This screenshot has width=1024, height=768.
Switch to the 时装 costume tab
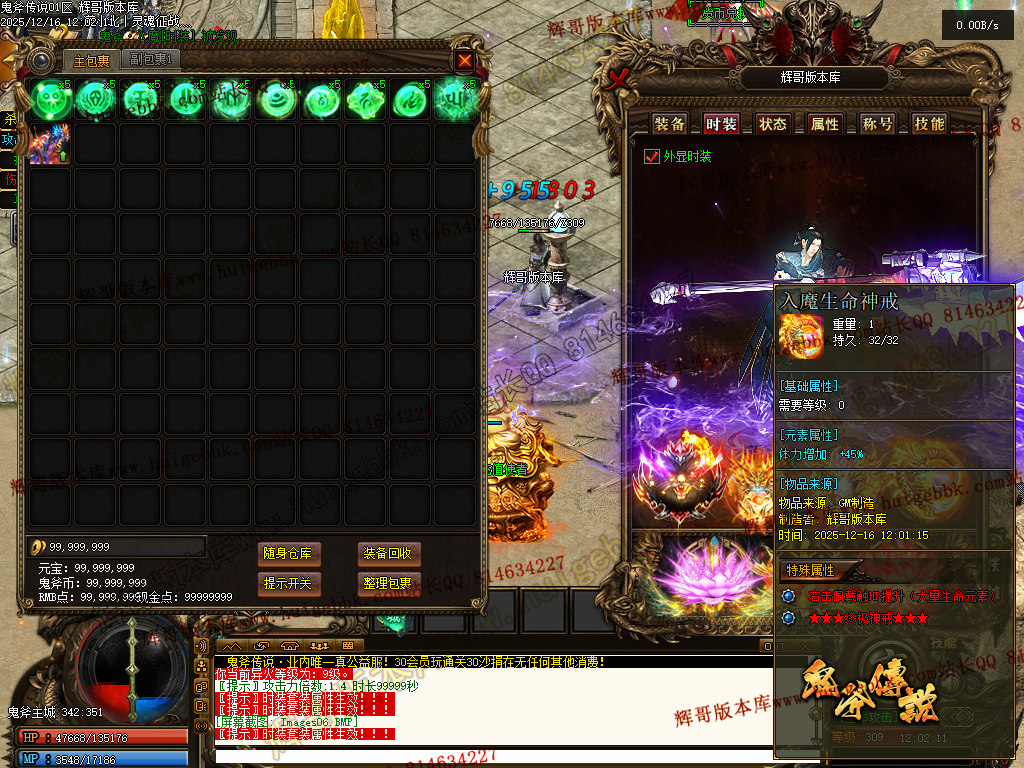click(721, 124)
